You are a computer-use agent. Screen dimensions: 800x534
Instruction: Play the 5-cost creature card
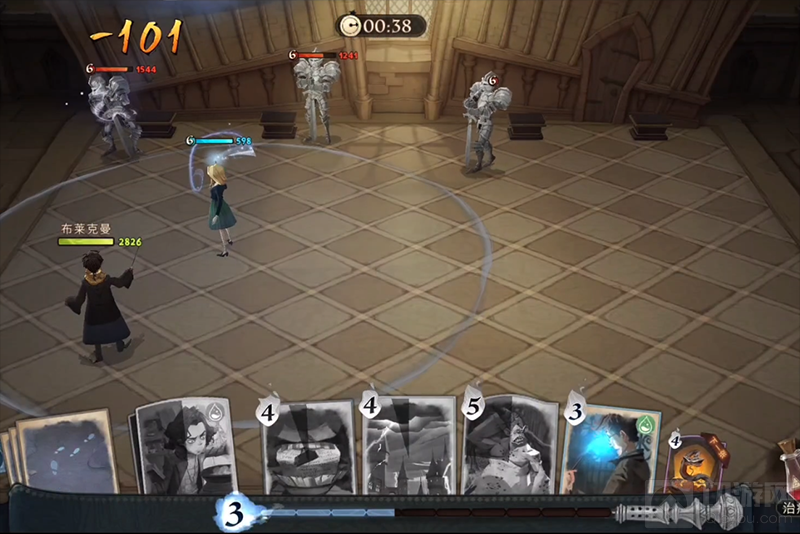[507, 447]
